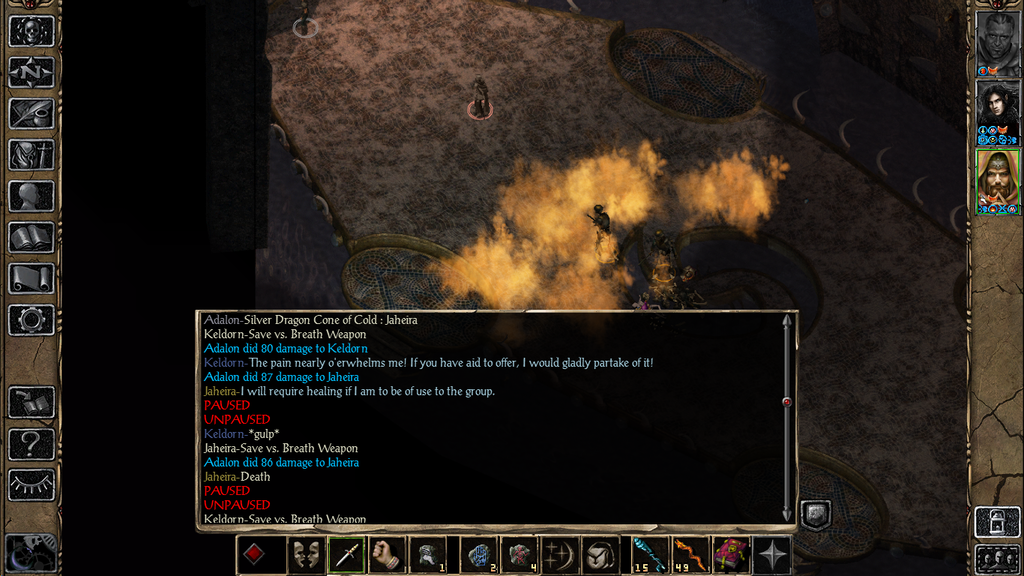Screen dimensions: 1024x576
Task: Activate the twin masks action button
Action: click(305, 555)
